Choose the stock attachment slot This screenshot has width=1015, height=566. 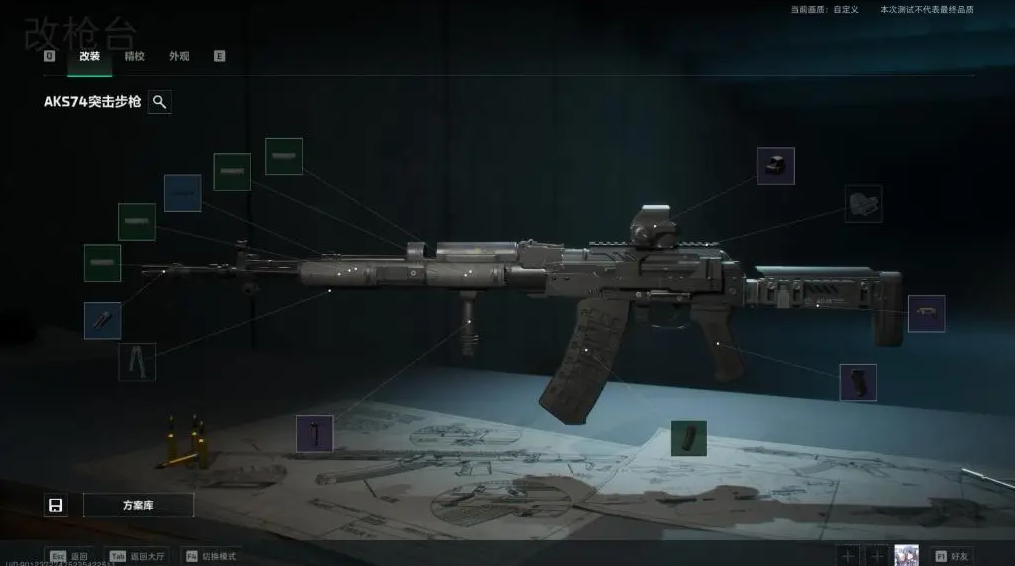926,313
